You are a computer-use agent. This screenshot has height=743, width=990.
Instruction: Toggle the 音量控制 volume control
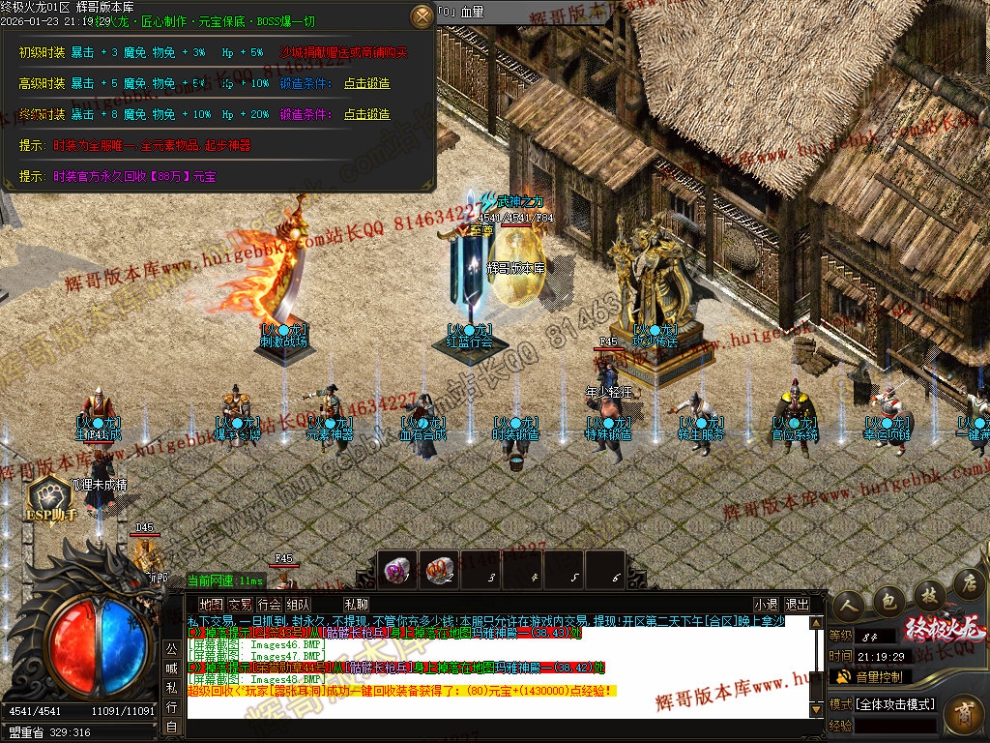click(876, 677)
